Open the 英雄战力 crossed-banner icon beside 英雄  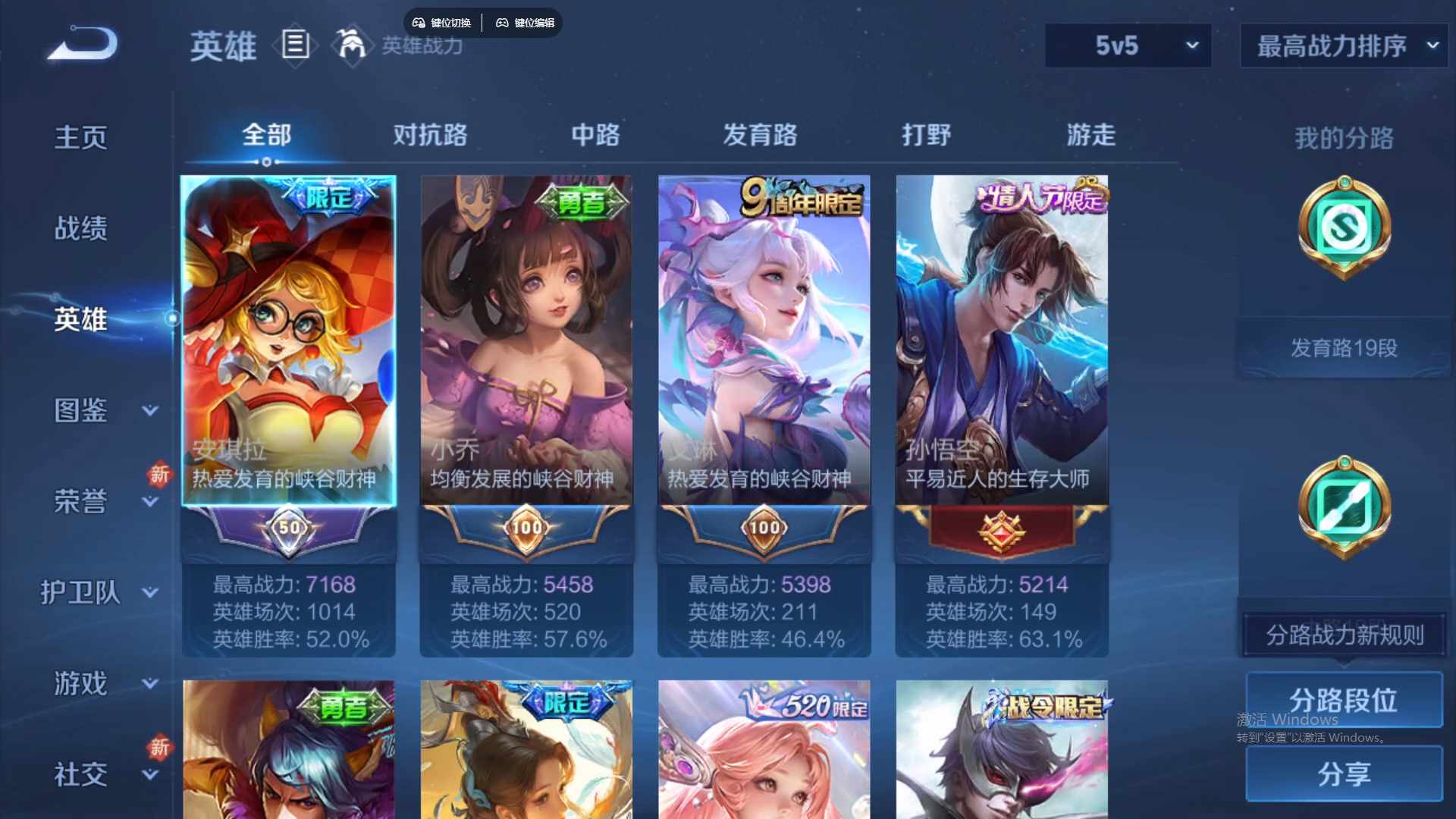pos(351,45)
